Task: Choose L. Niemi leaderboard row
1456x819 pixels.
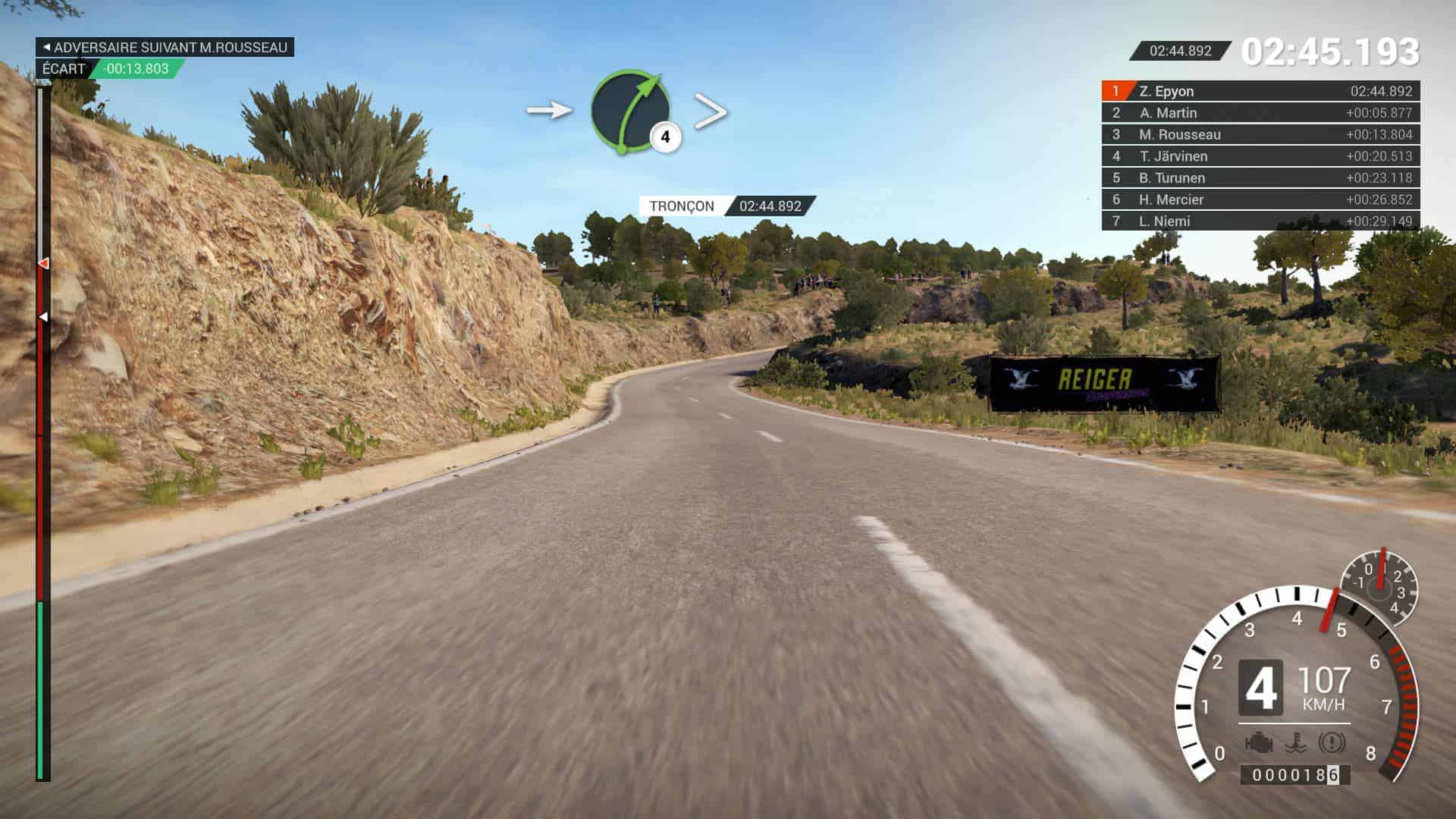Action: pos(1260,221)
